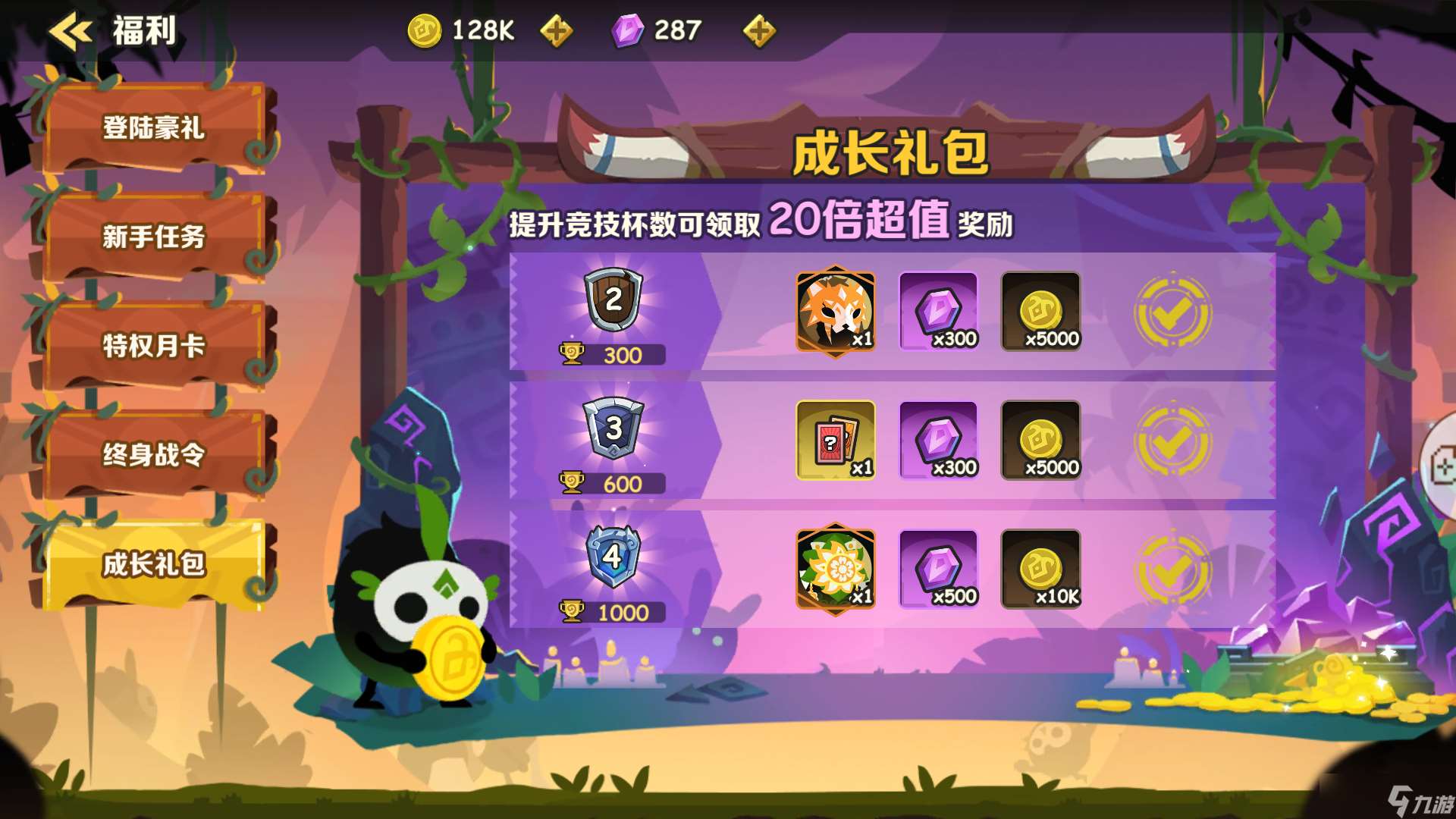Toggle the claimed checkmark for the 600-cup reward

click(1172, 440)
